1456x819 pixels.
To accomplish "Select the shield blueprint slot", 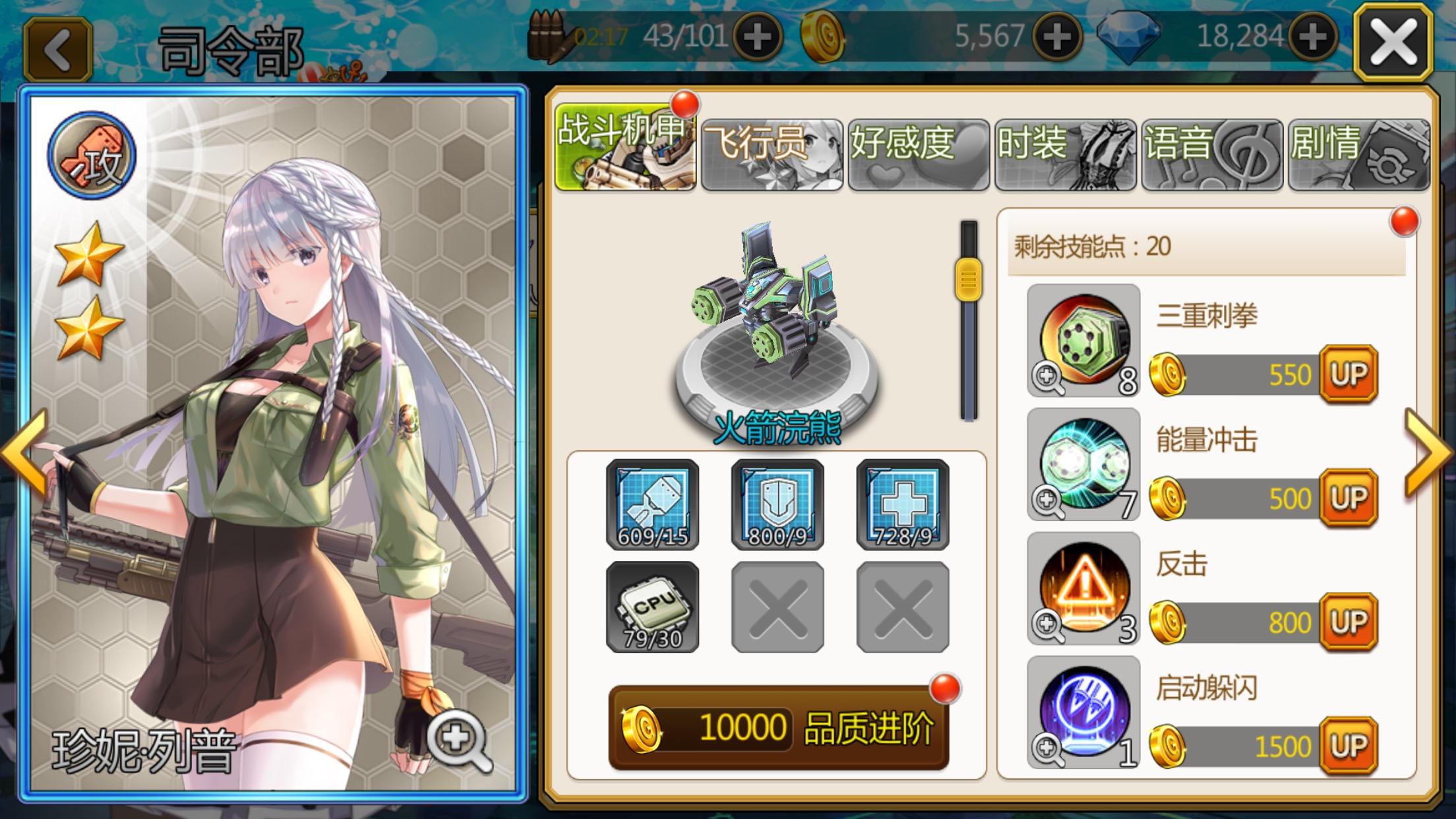I will [777, 504].
